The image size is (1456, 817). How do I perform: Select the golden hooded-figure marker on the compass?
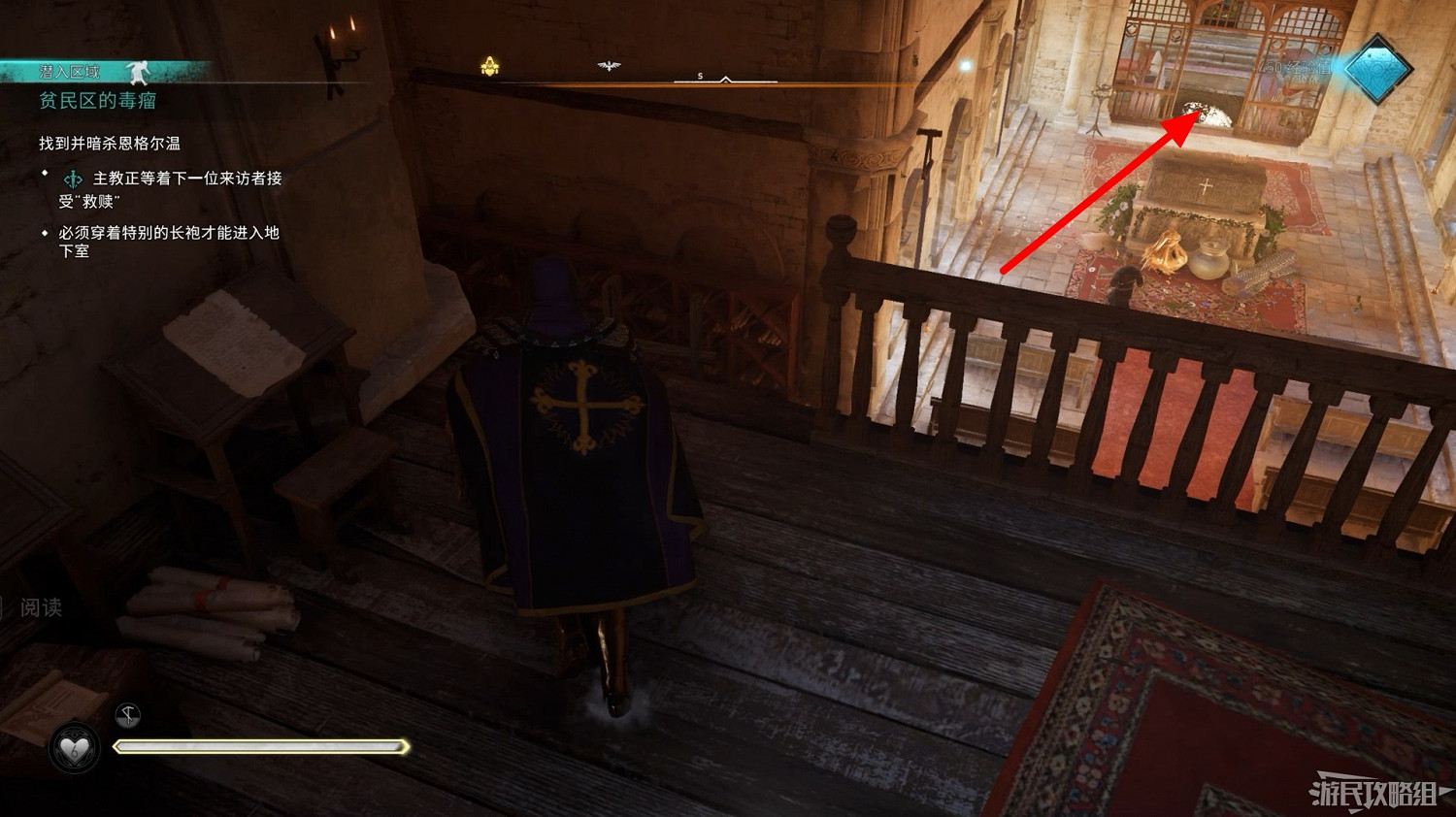489,66
